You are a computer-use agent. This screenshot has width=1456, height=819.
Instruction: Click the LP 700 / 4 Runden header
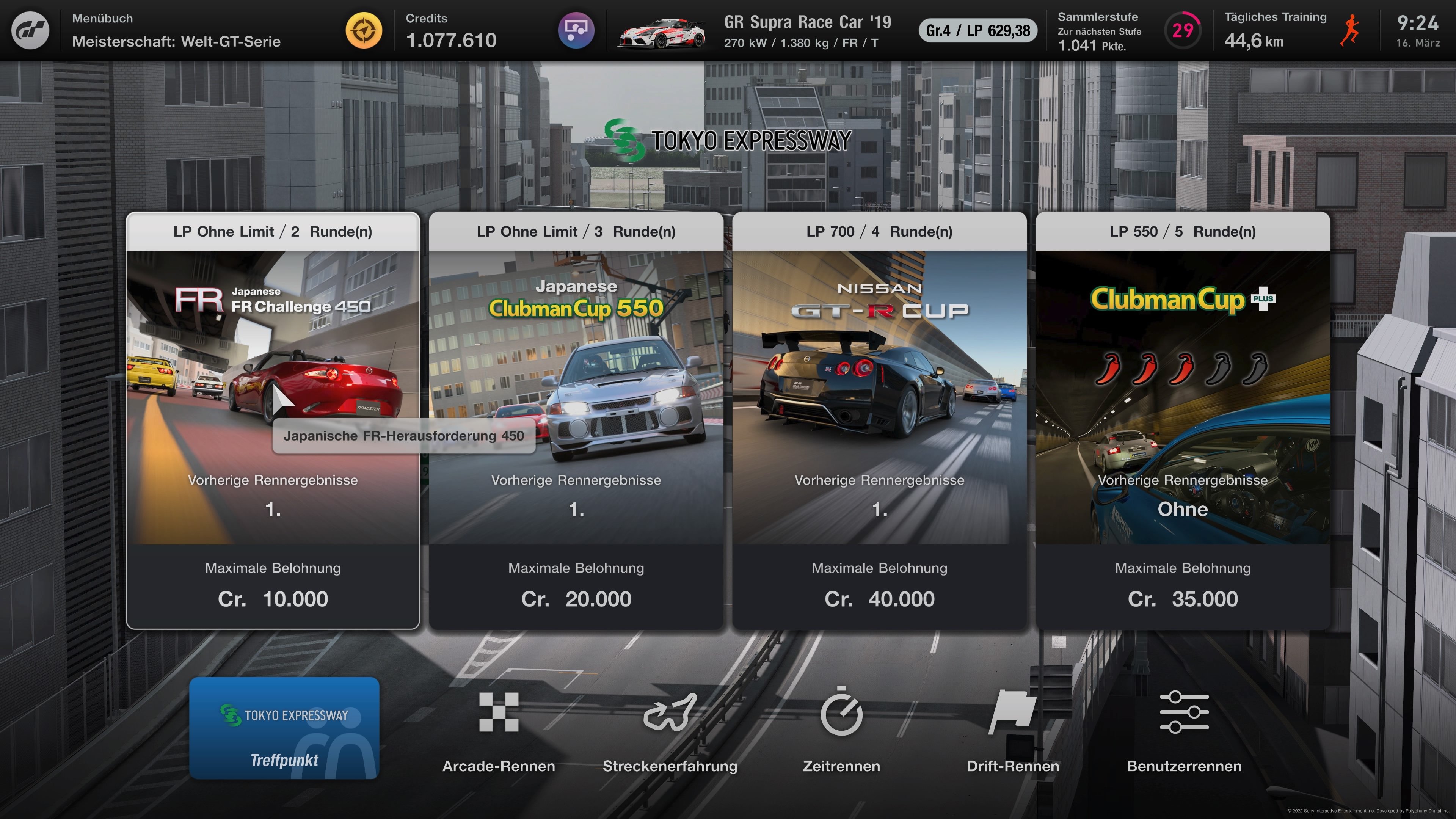point(879,231)
